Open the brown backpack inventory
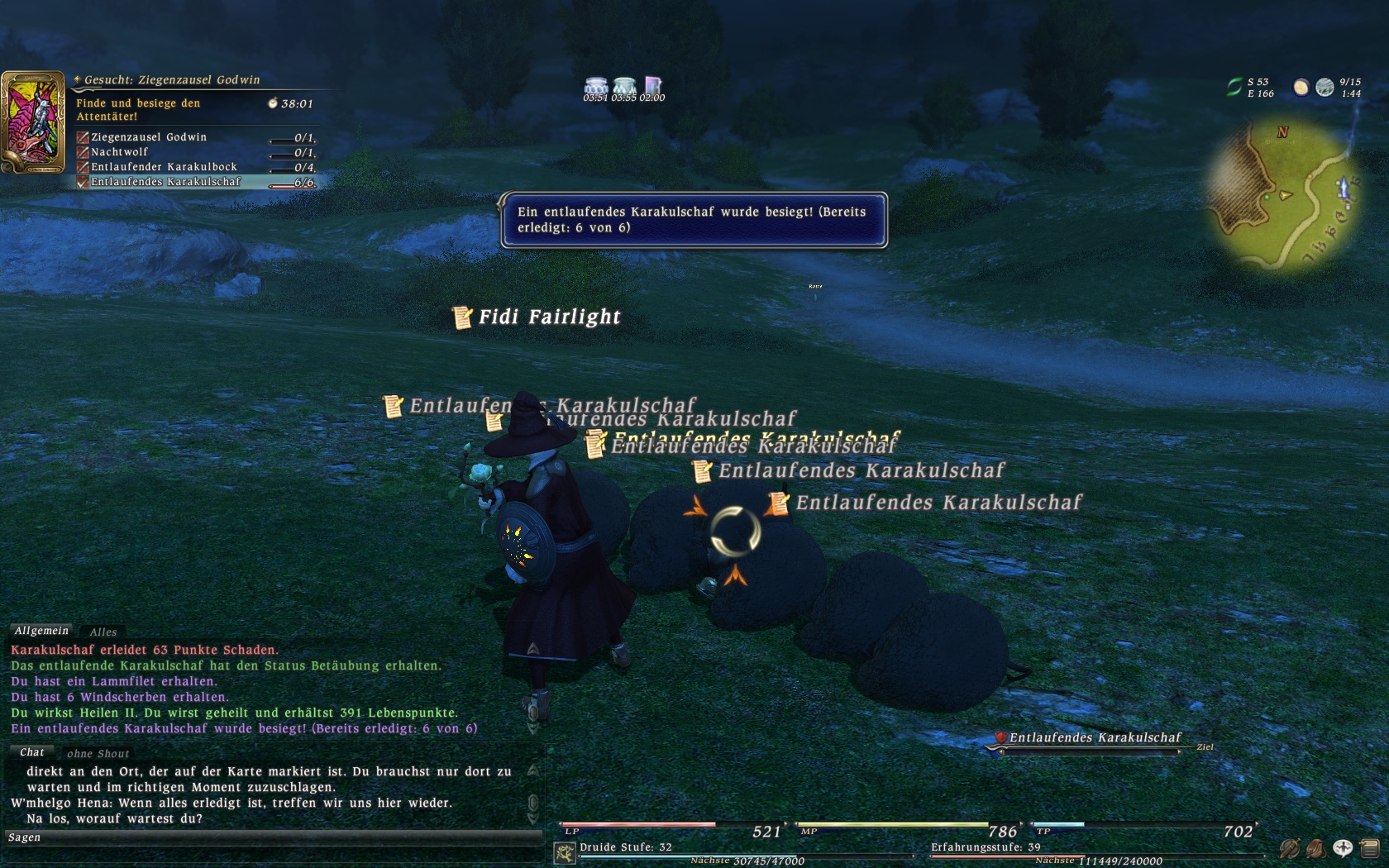Screen dimensions: 1389x868 [1315, 848]
